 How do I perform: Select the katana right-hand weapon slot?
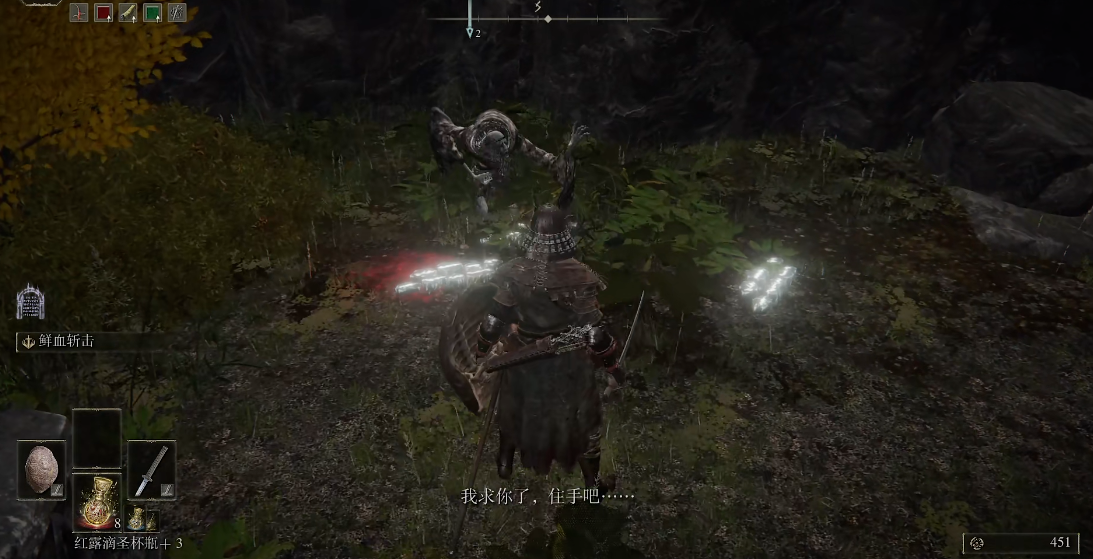pyautogui.click(x=152, y=469)
